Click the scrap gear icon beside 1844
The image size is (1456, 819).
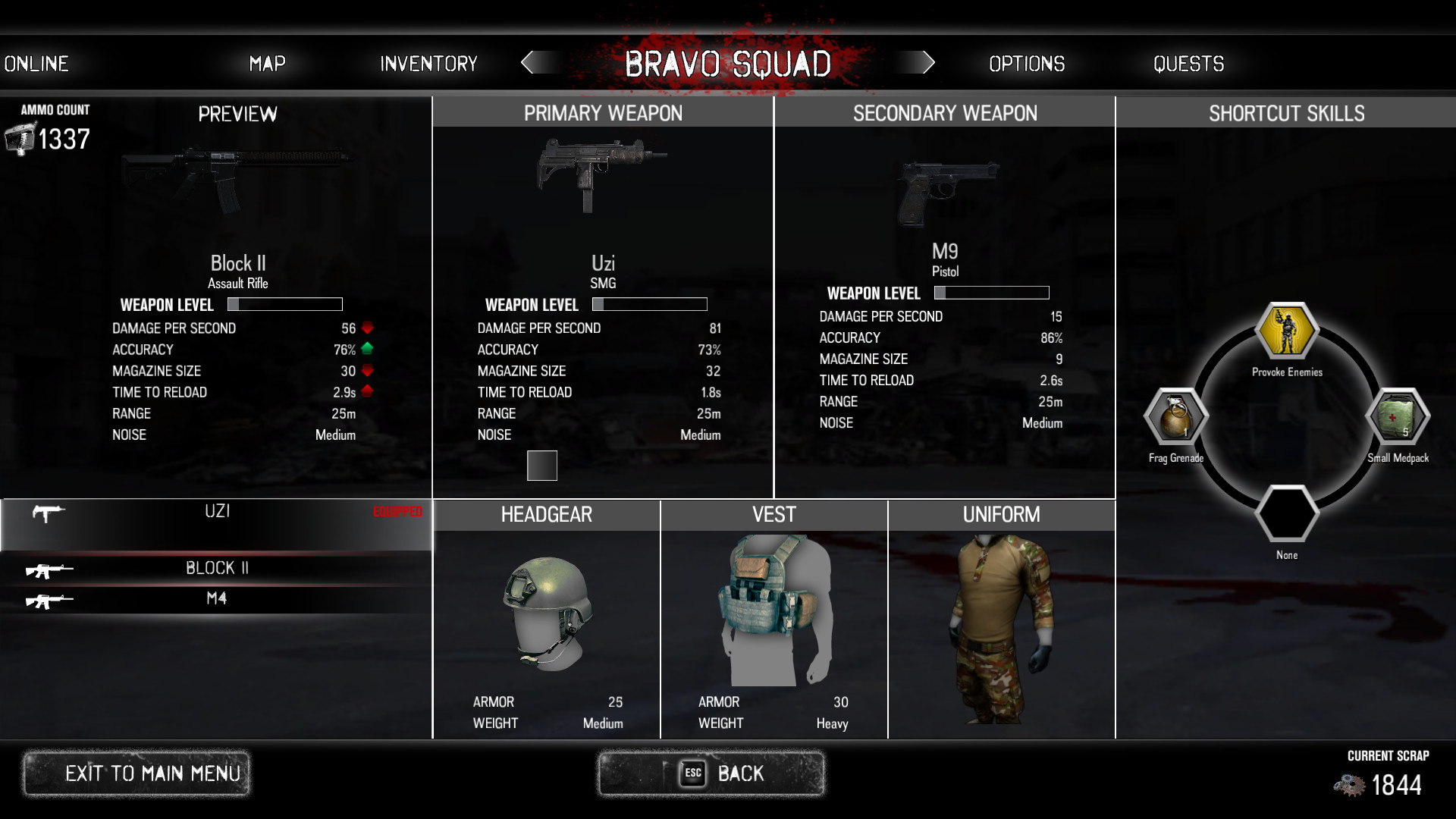[1350, 785]
